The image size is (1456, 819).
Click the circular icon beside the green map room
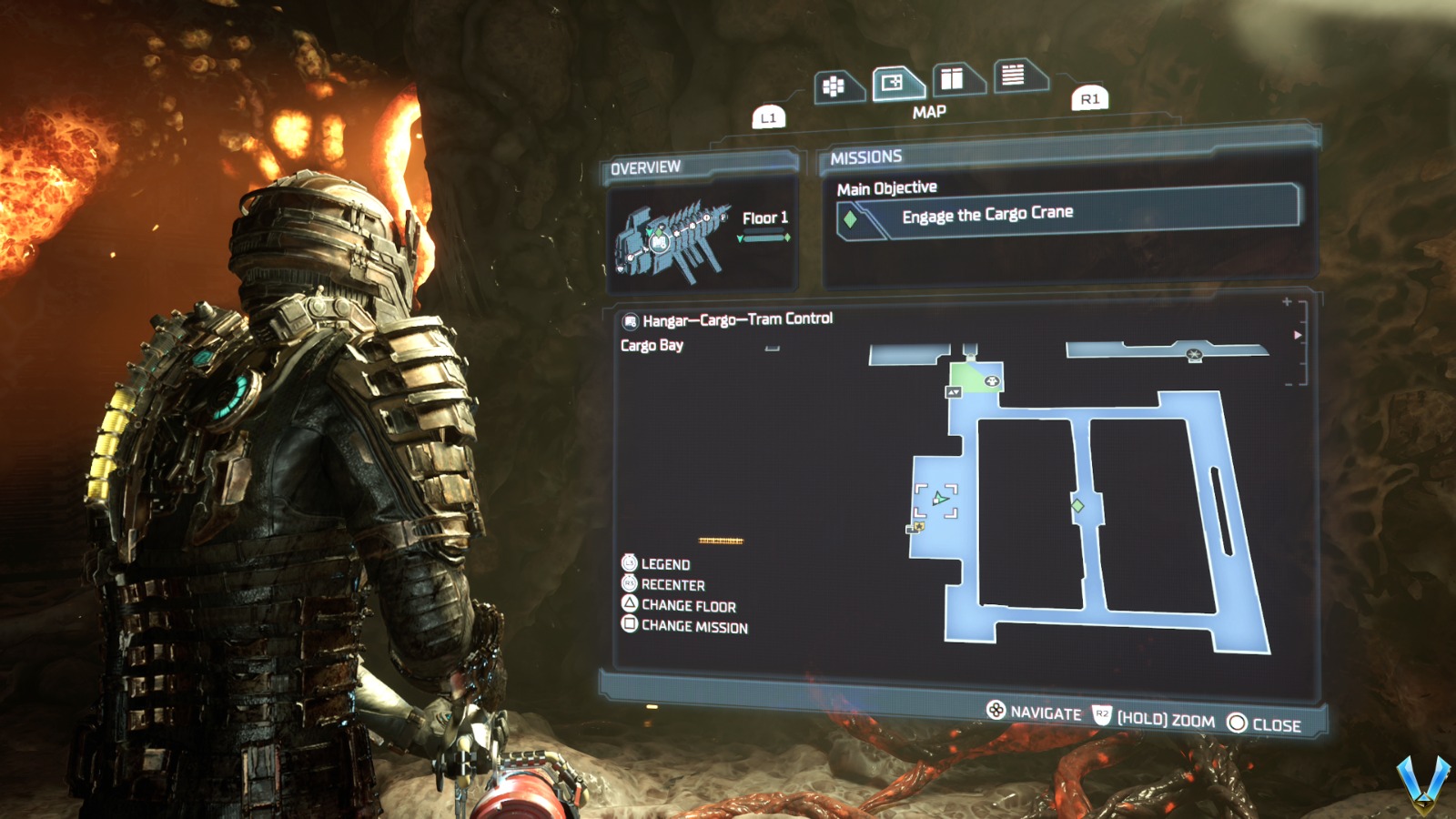coord(992,381)
